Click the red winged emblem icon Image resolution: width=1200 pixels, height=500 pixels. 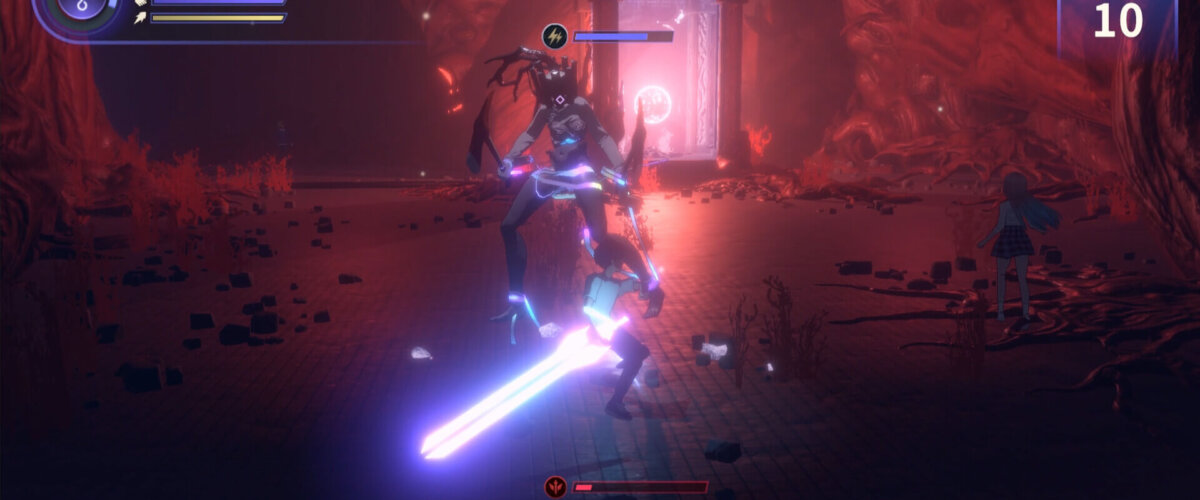click(555, 487)
